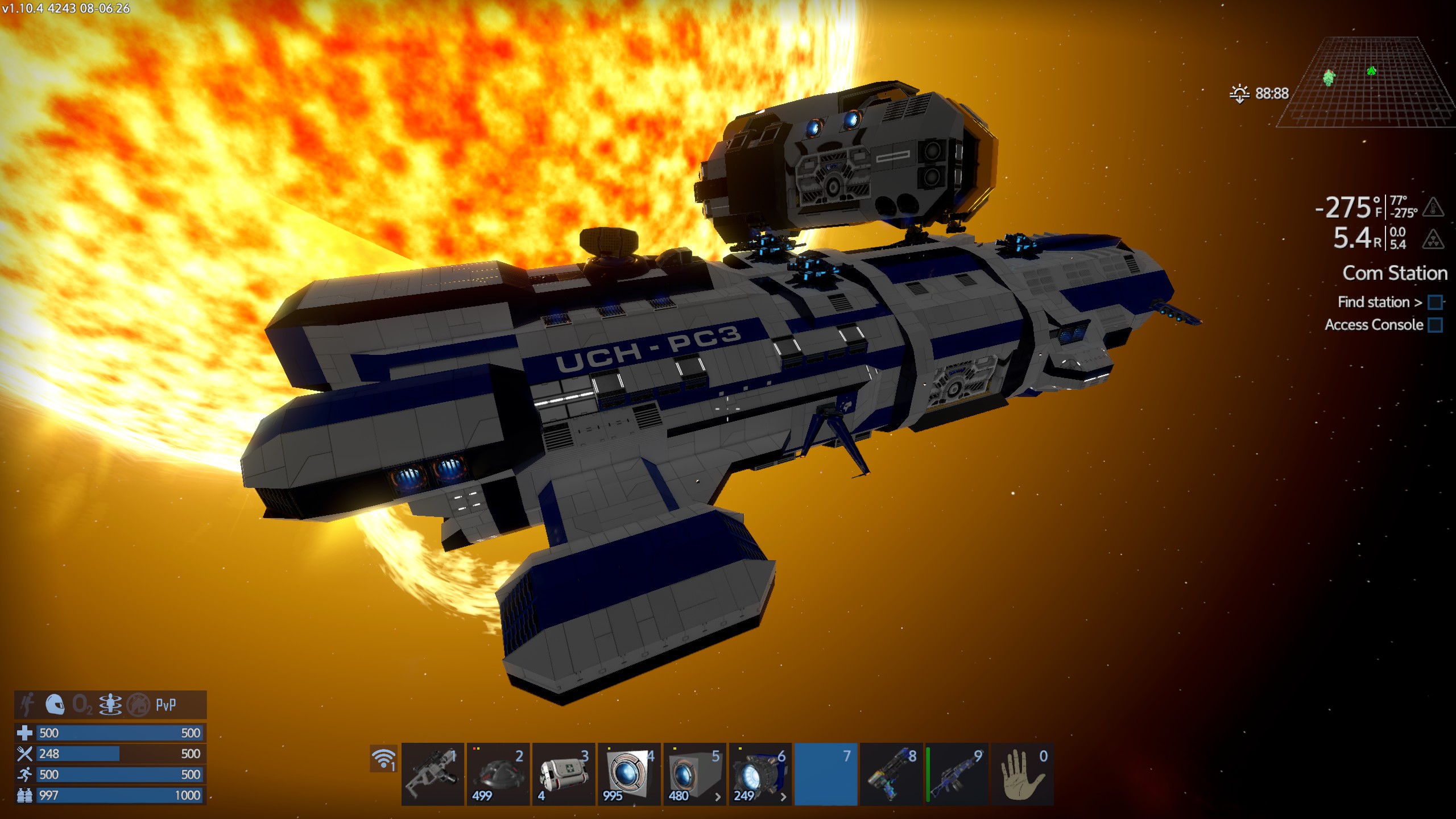
Task: Select the dome-shaped device stack of 499
Action: pyautogui.click(x=498, y=774)
